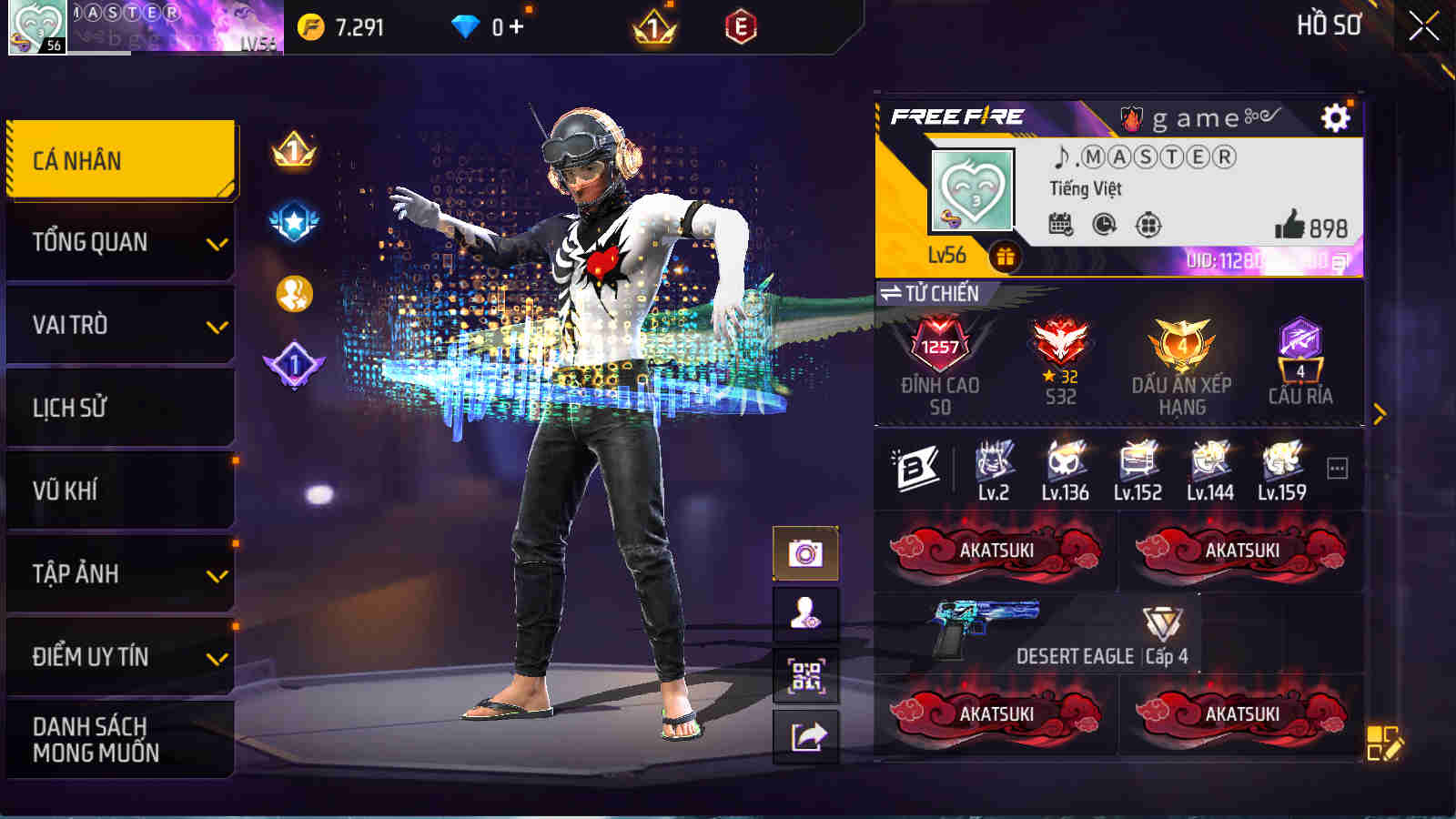Image resolution: width=1456 pixels, height=819 pixels.
Task: Expand the VAI TRÒ section
Action: 119,325
